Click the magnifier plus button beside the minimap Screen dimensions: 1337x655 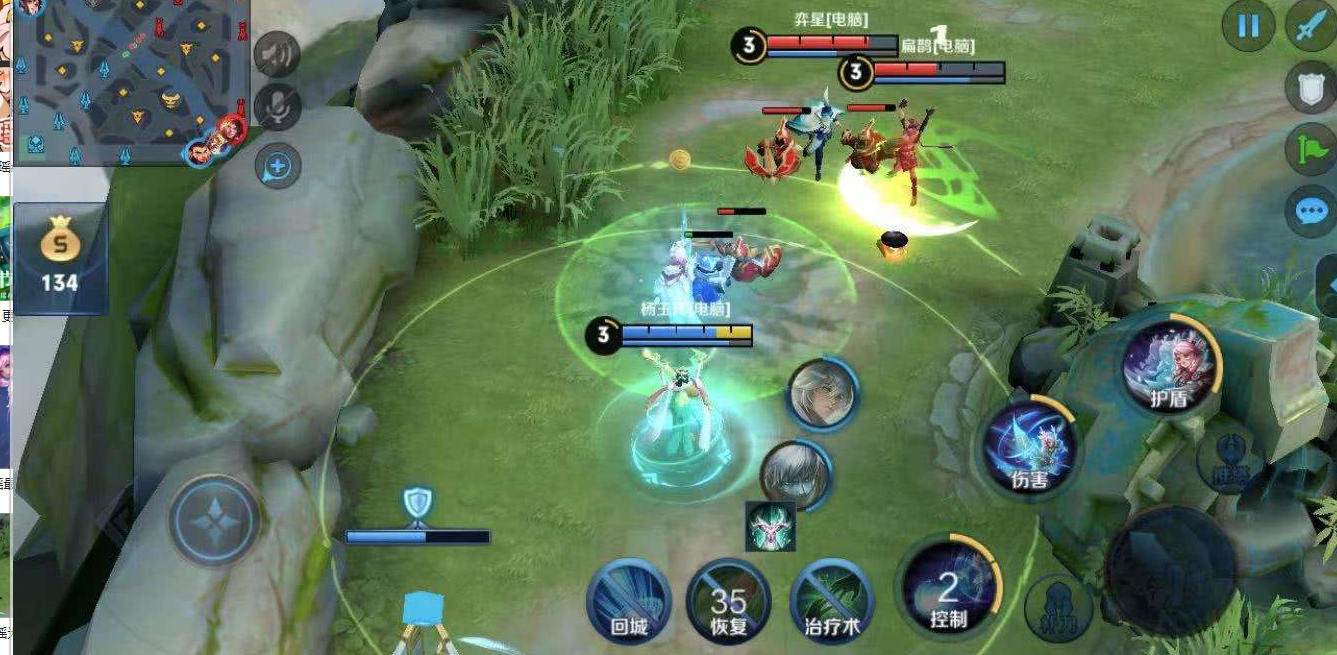click(277, 167)
